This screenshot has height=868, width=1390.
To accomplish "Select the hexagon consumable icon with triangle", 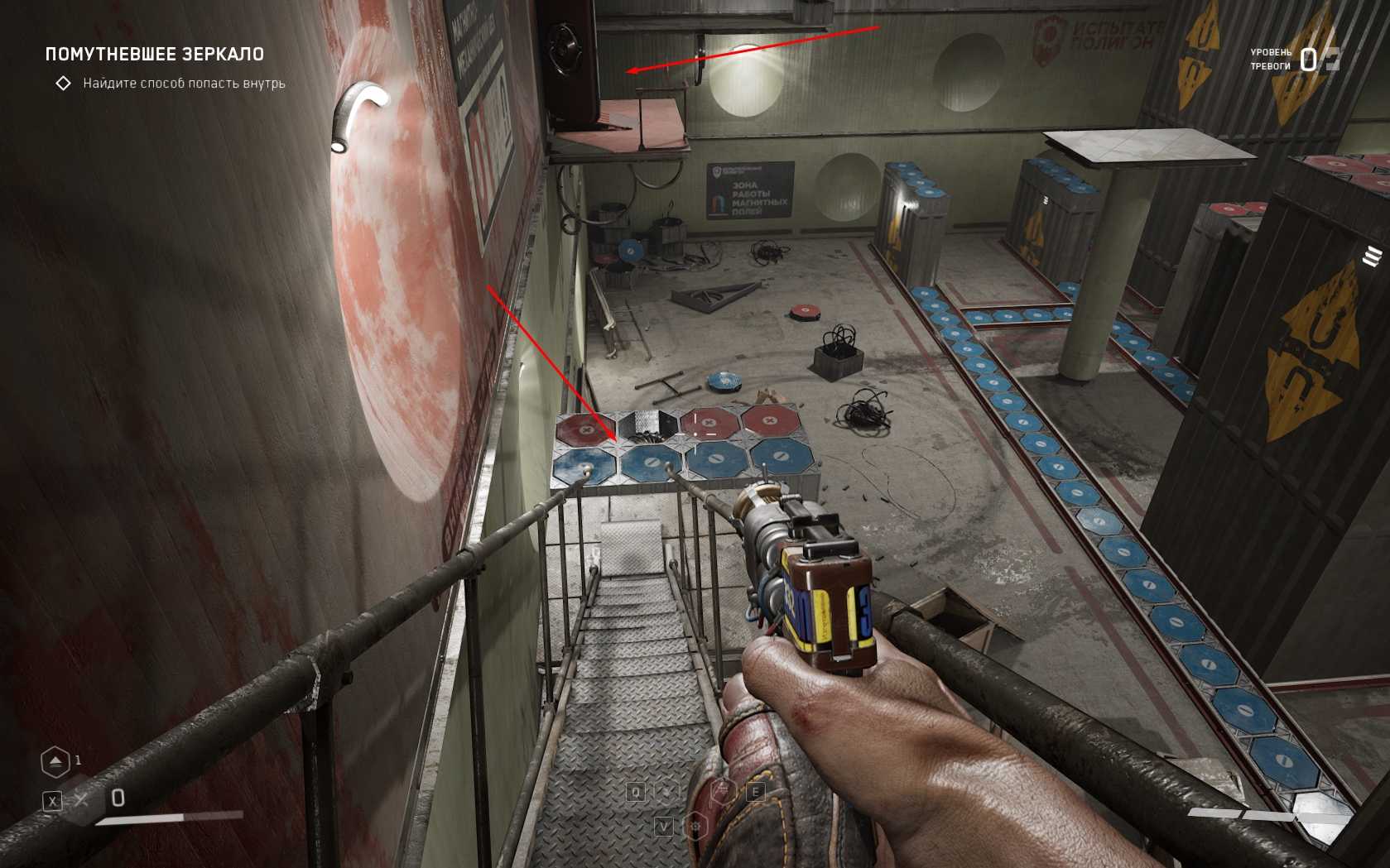I will (55, 761).
